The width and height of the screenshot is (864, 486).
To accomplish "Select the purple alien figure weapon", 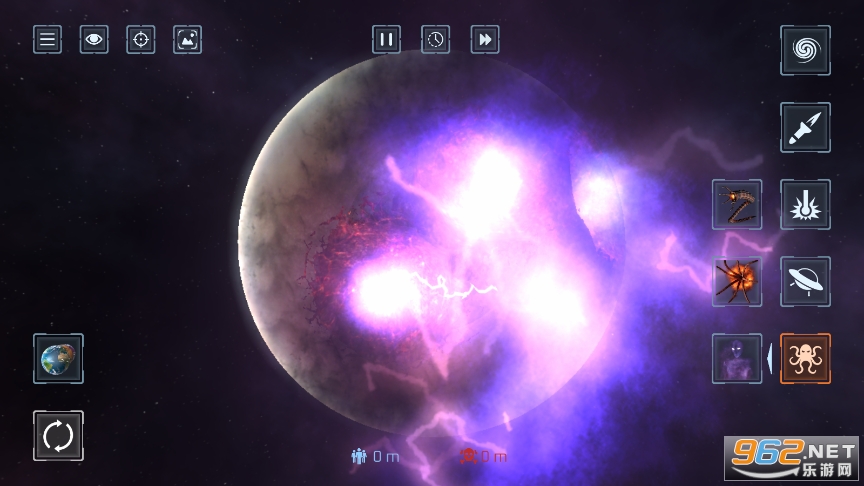I will (737, 358).
